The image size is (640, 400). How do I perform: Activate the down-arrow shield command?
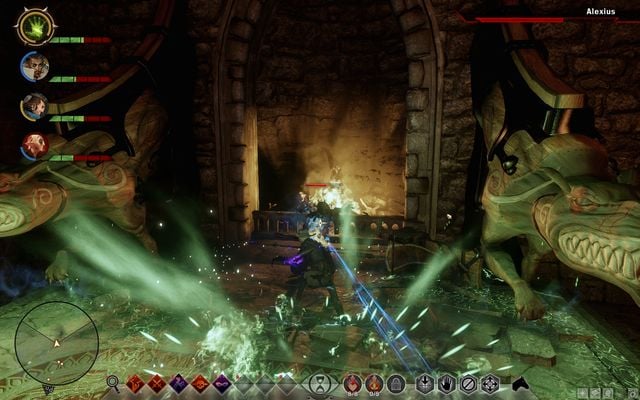(x=425, y=383)
